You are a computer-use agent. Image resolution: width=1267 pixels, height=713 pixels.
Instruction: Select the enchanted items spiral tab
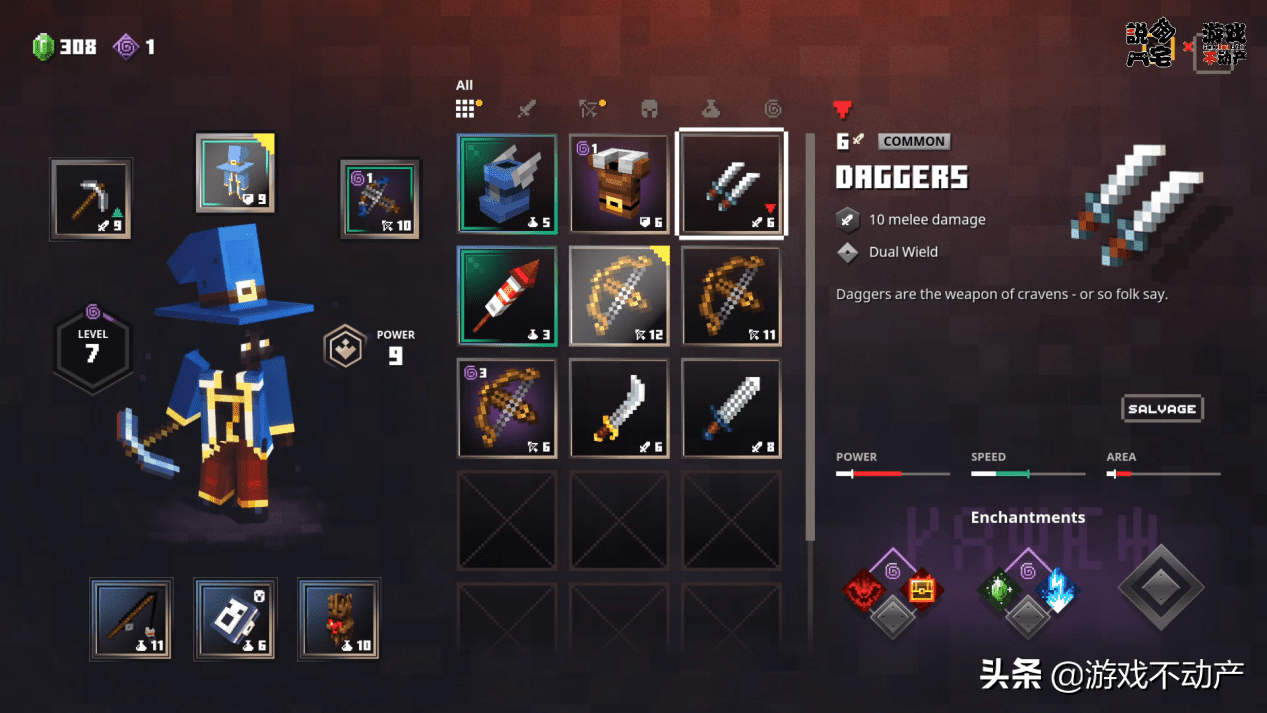tap(772, 108)
